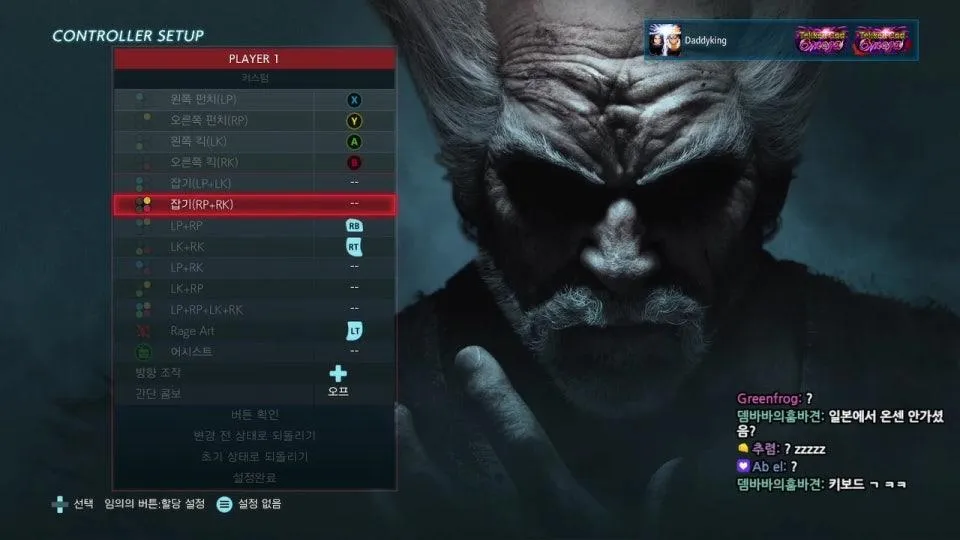This screenshot has height=540, width=960.
Task: Pick the LK+RP binding row
Action: tap(254, 288)
